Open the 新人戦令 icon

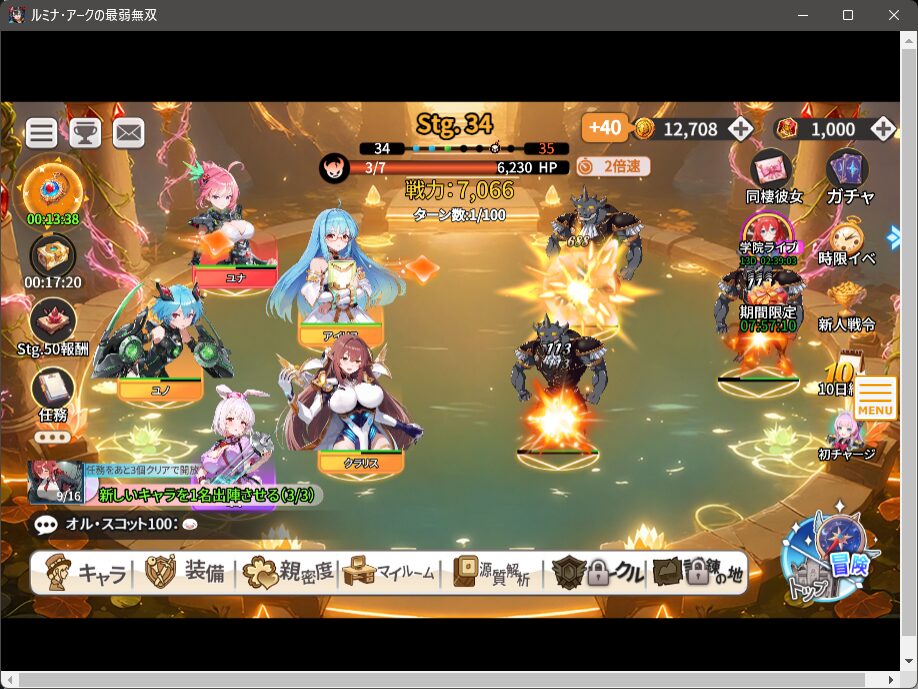[x=846, y=301]
